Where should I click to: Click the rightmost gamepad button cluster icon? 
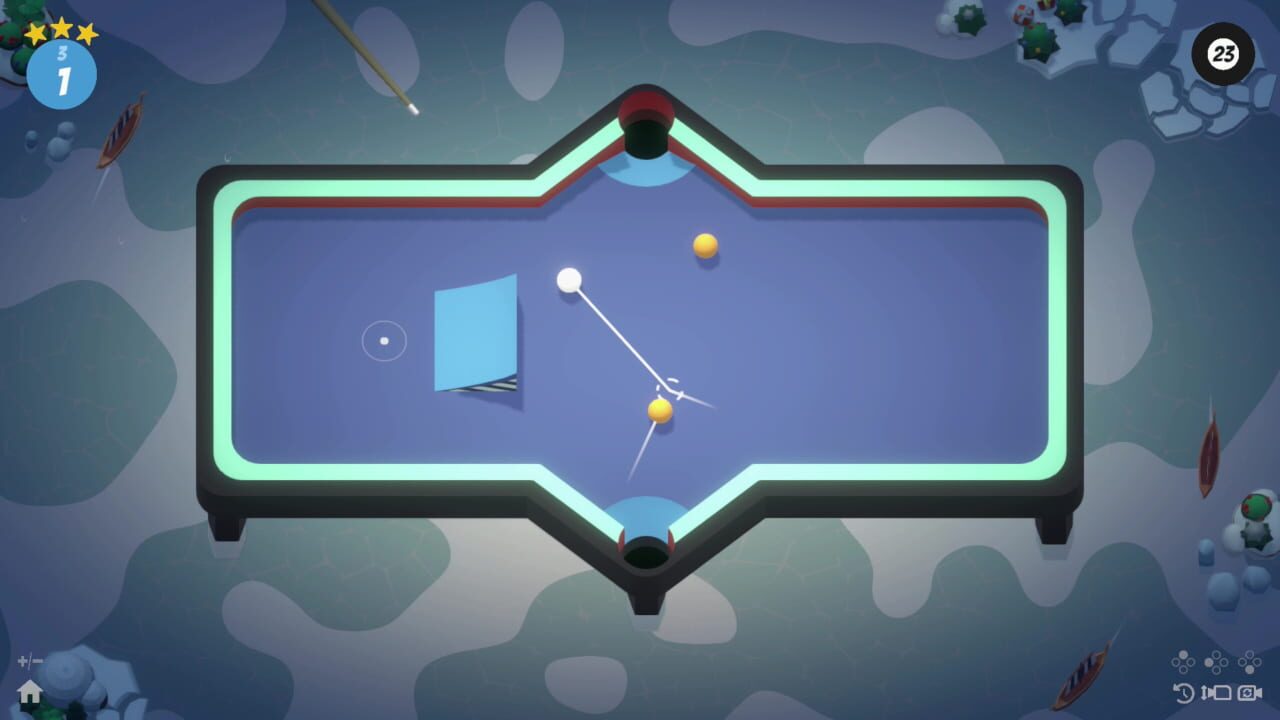pyautogui.click(x=1249, y=662)
